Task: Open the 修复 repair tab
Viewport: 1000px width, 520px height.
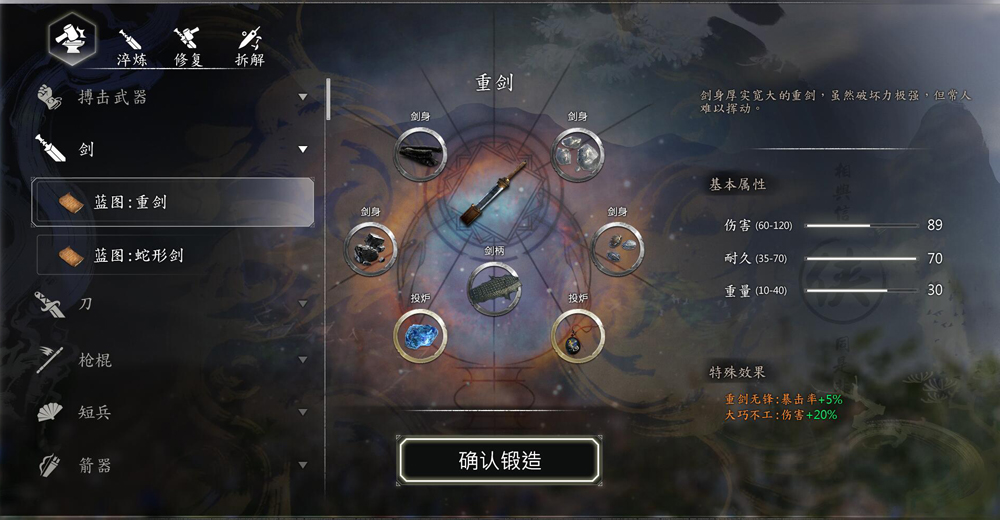Action: pyautogui.click(x=188, y=47)
